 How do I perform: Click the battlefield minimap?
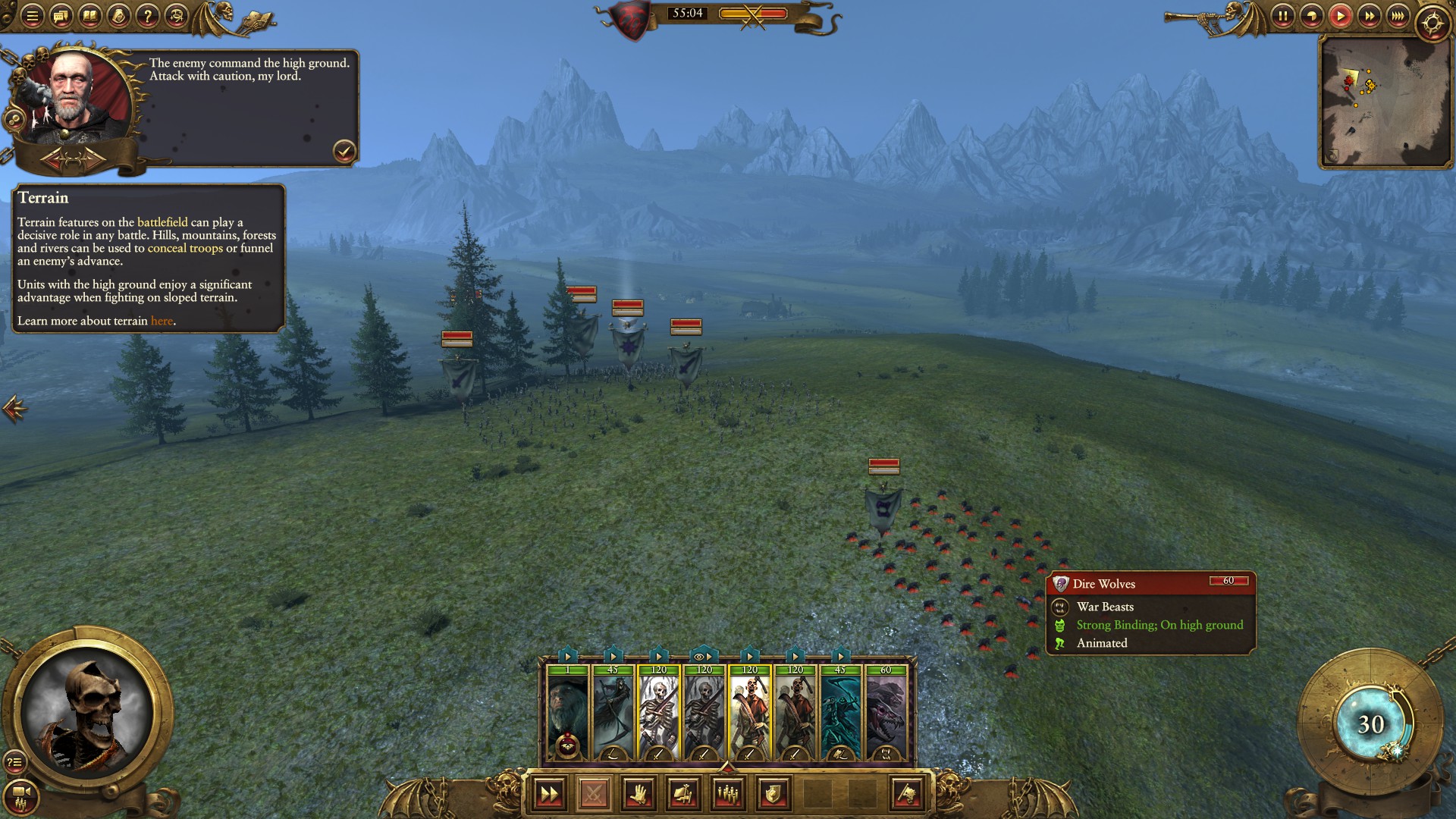(1384, 101)
